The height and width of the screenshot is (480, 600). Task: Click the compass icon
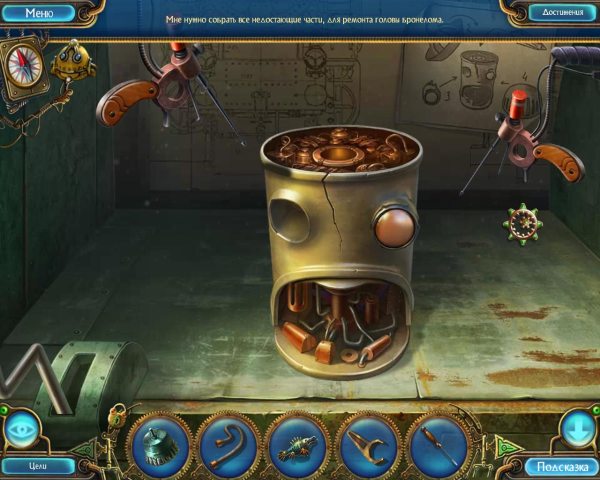click(22, 65)
